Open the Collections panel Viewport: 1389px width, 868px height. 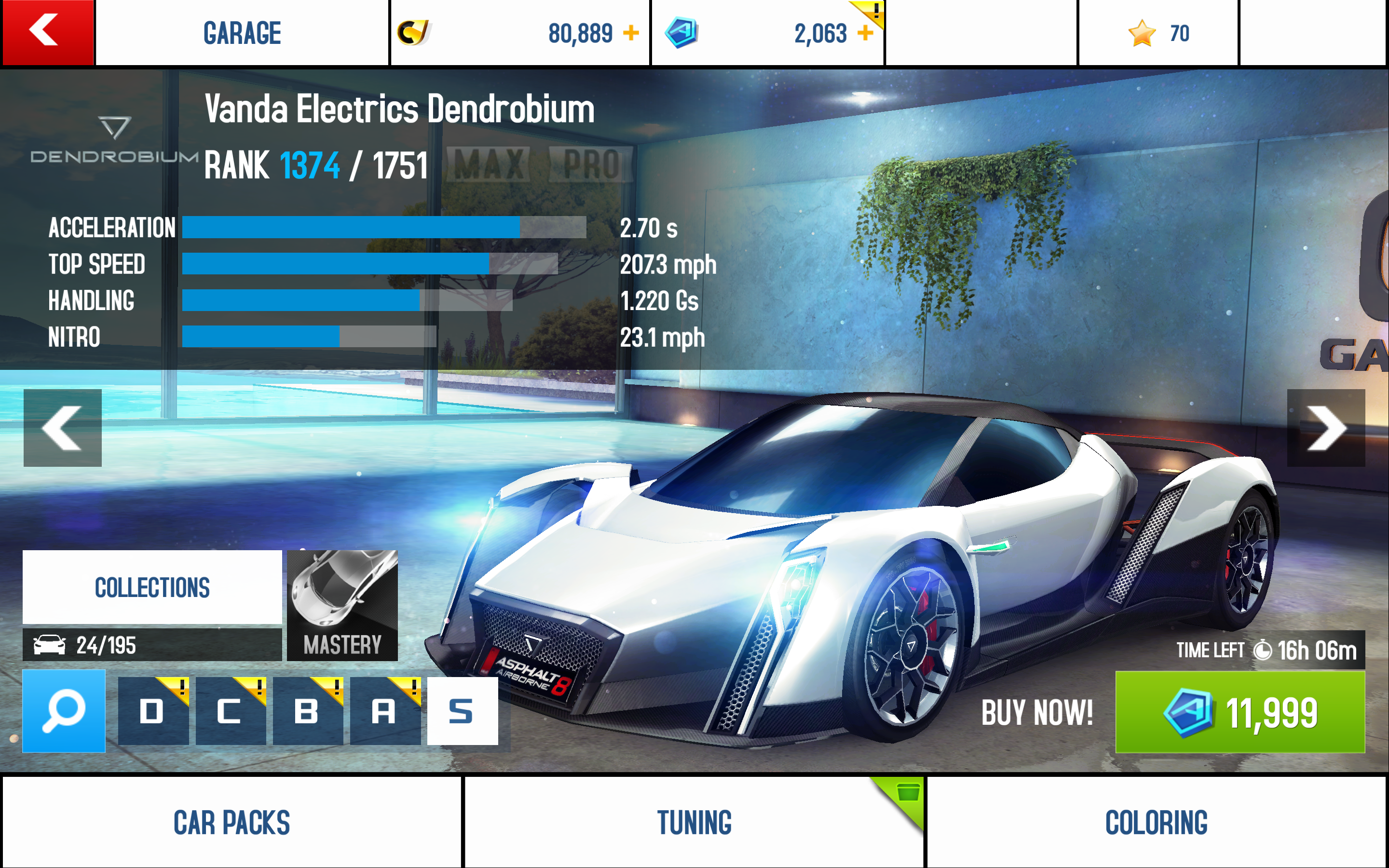152,587
